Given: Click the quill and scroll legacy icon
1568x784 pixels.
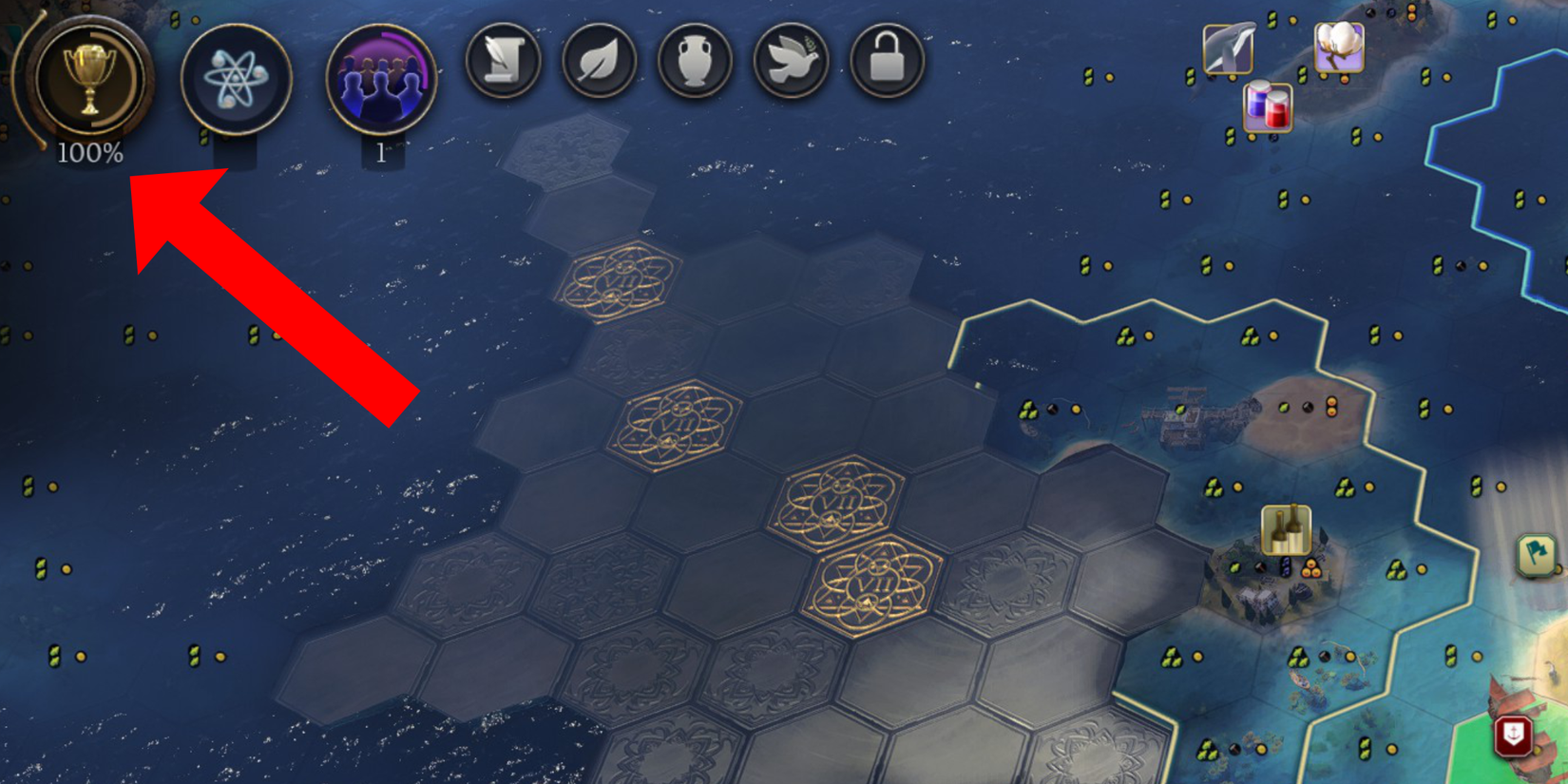Looking at the screenshot, I should (x=505, y=60).
